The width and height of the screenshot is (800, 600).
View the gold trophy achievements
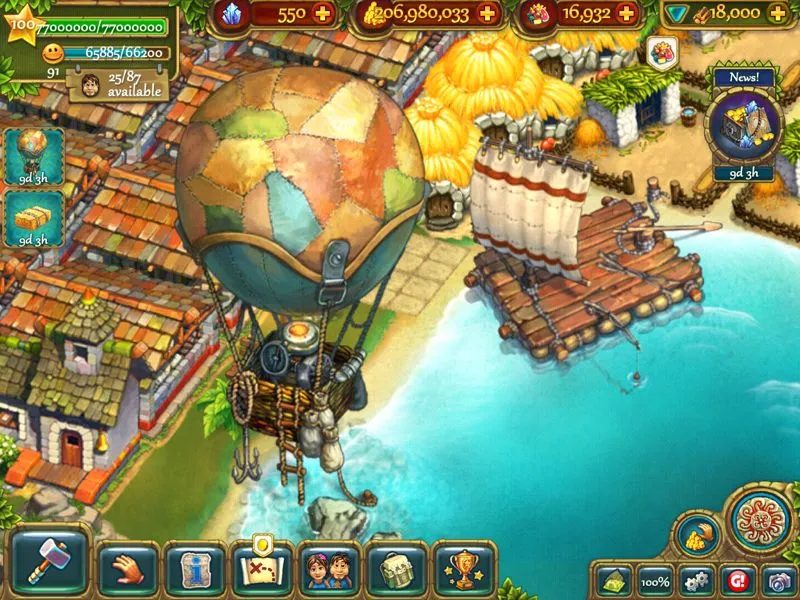click(x=464, y=571)
